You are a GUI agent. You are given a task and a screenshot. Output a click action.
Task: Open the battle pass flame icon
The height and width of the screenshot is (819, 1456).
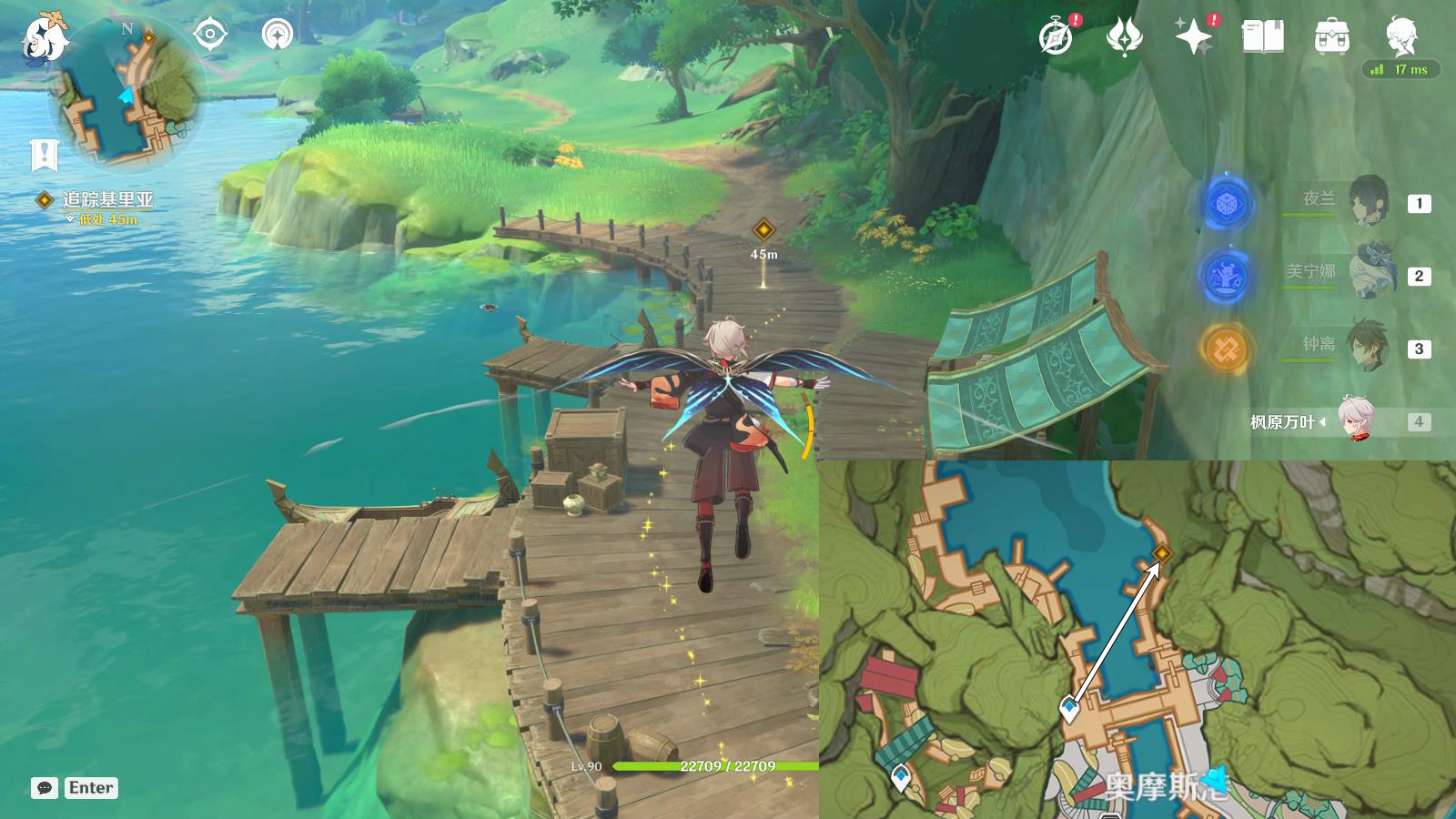click(x=1124, y=37)
